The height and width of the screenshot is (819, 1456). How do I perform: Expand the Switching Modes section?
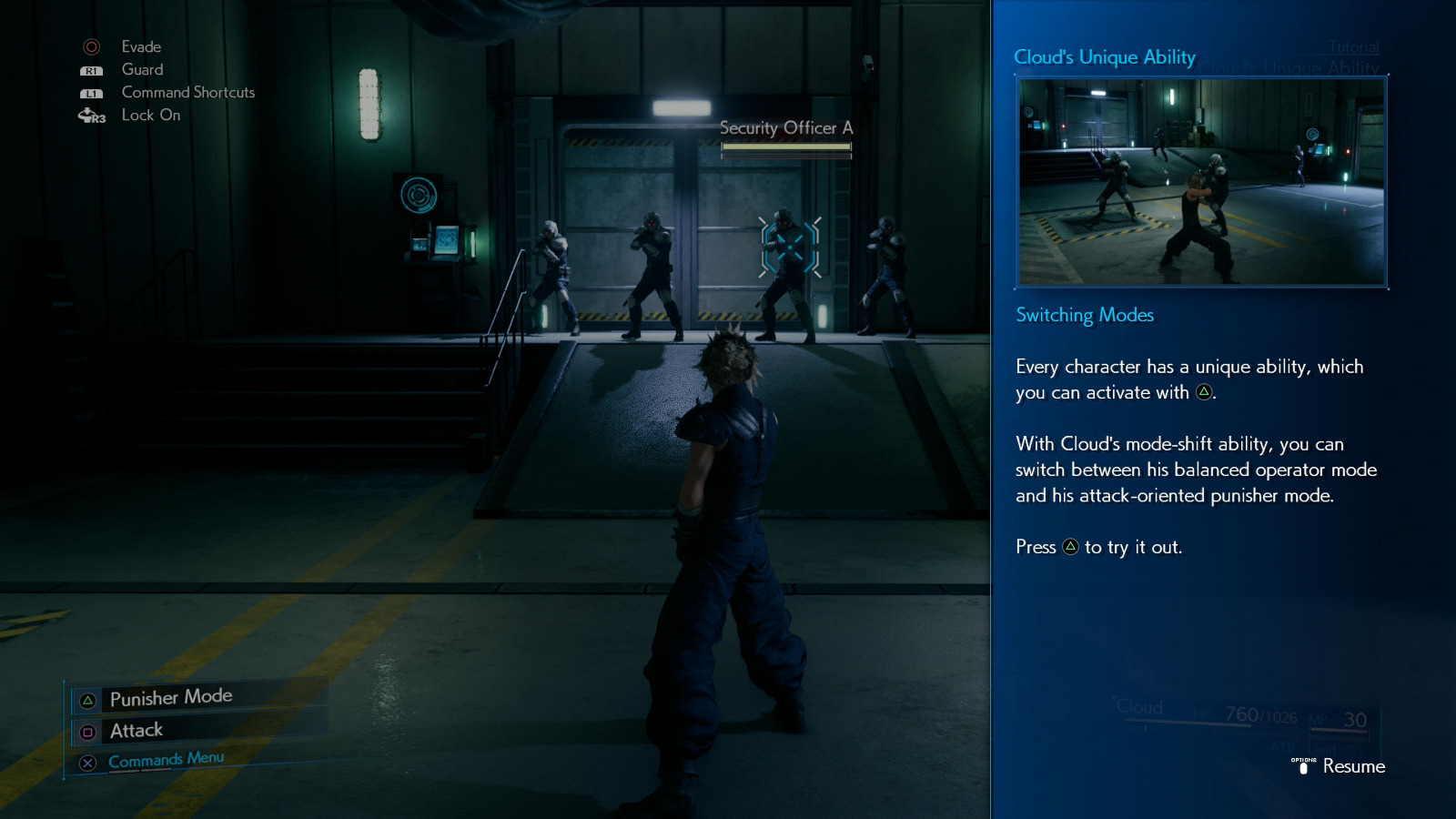tap(1084, 315)
